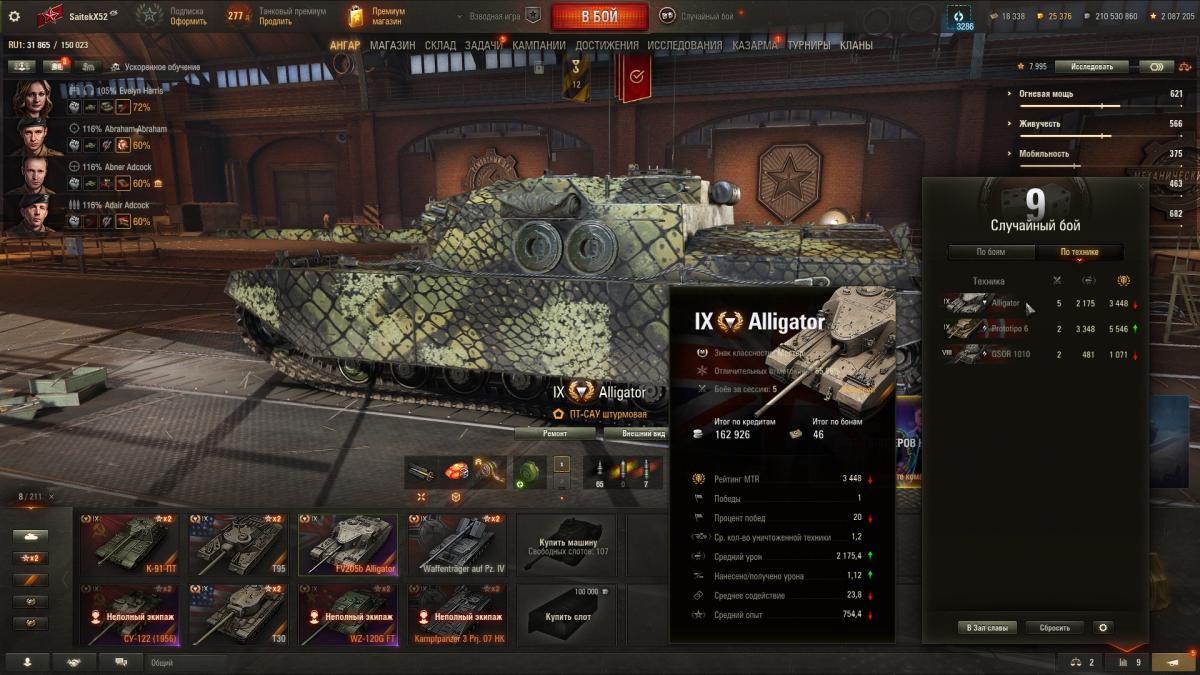Open the КЛАНЫ menu
The height and width of the screenshot is (675, 1200).
(856, 45)
